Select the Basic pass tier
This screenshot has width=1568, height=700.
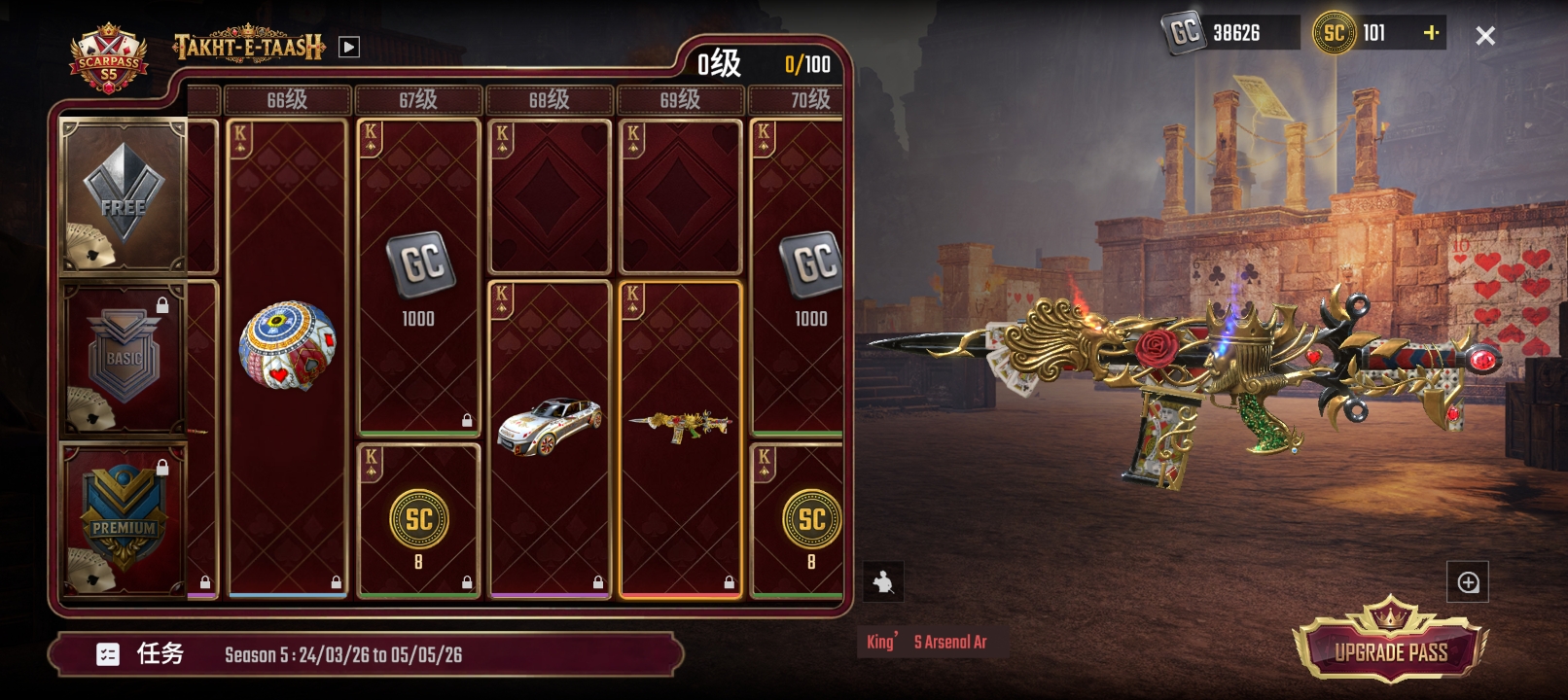coord(124,360)
